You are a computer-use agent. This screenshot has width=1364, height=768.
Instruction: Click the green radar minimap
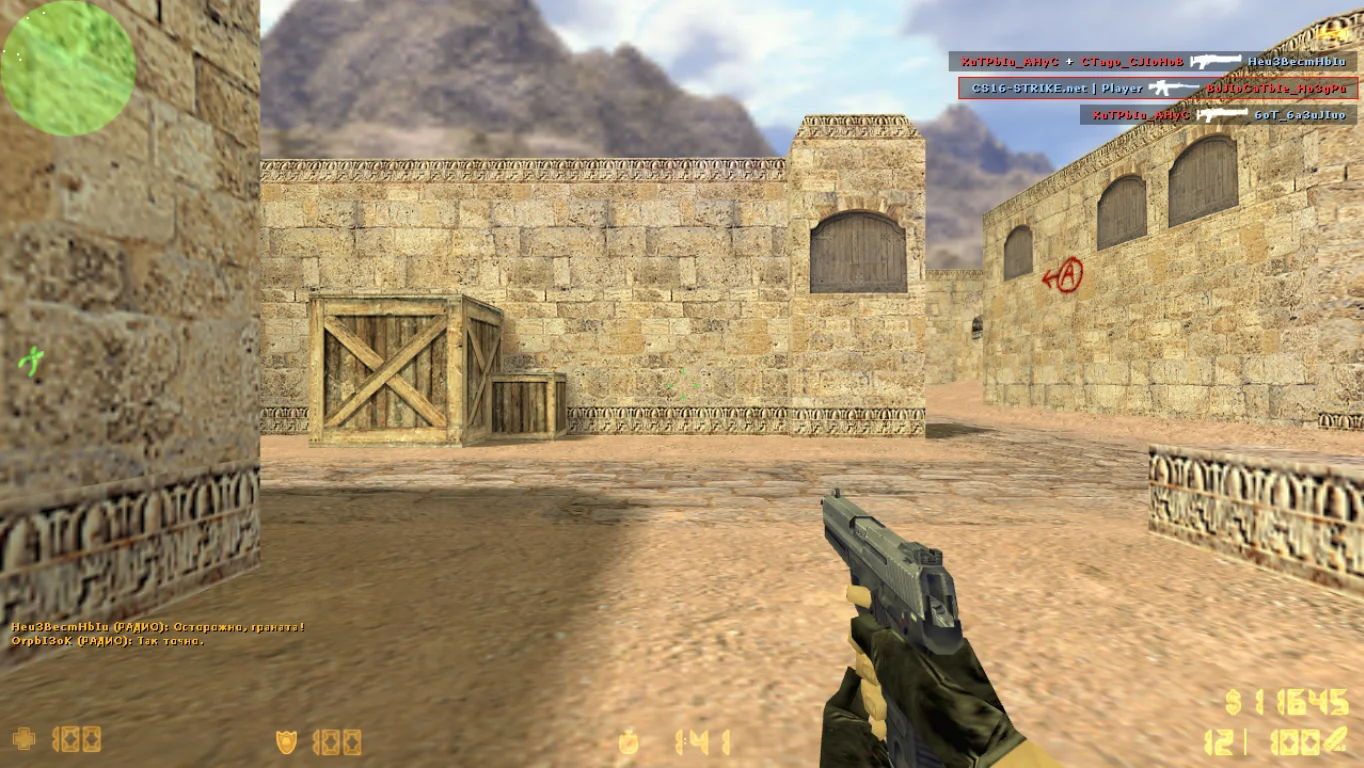click(x=68, y=68)
